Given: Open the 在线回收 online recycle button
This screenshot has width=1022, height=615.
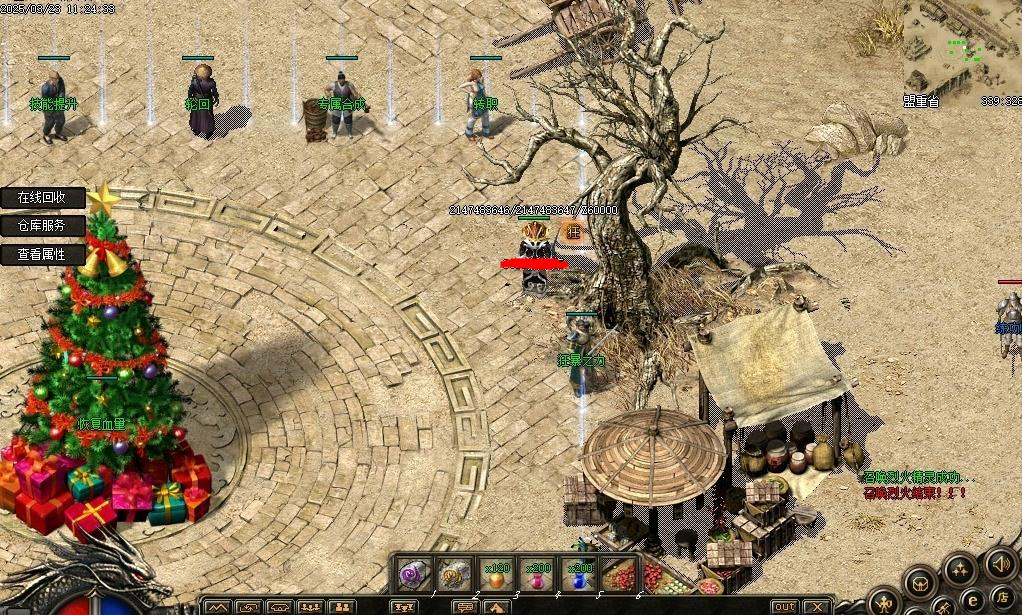Looking at the screenshot, I should [x=42, y=198].
